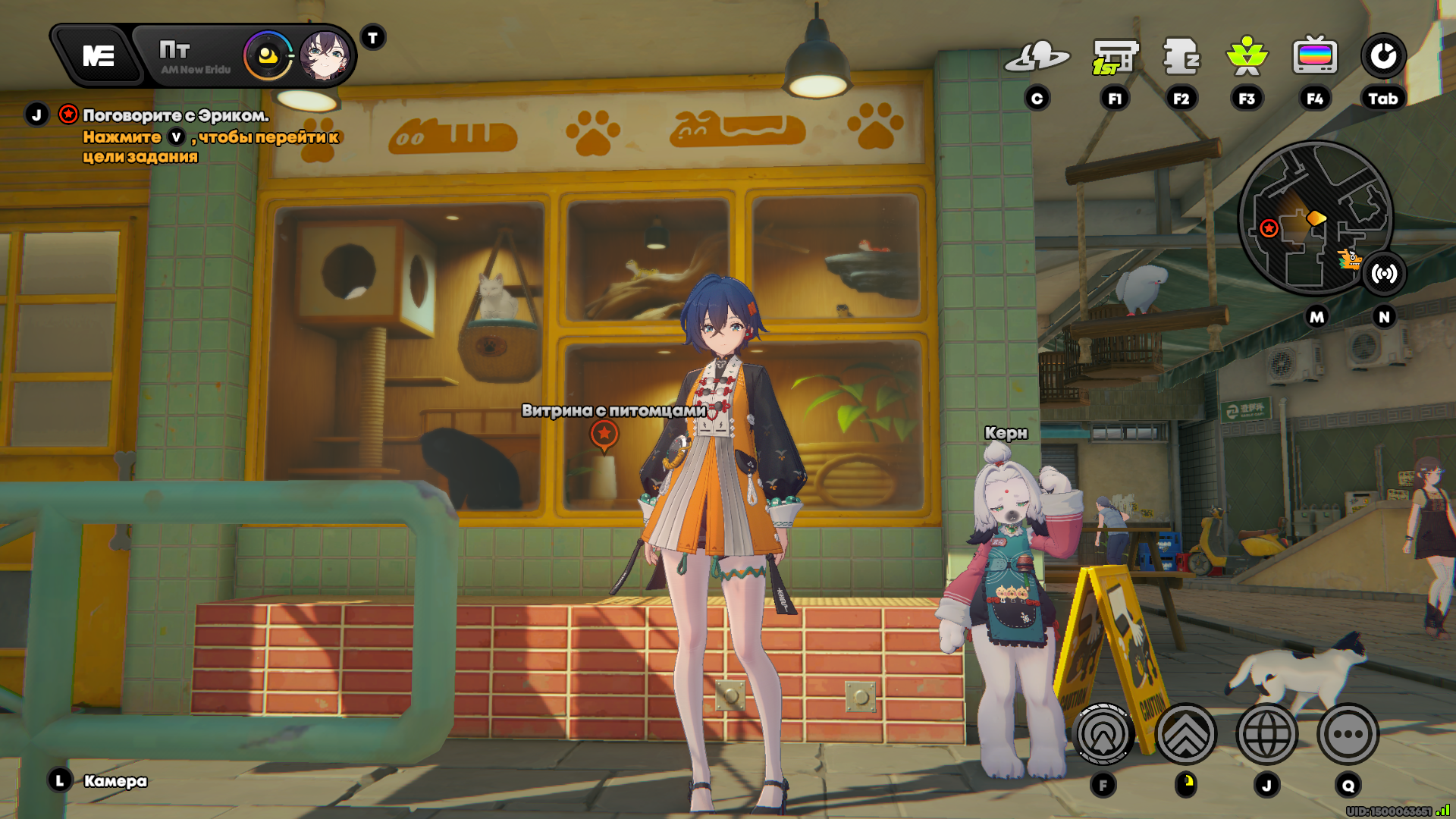Open the globe network button
Image resolution: width=1456 pixels, height=819 pixels.
(x=1266, y=734)
